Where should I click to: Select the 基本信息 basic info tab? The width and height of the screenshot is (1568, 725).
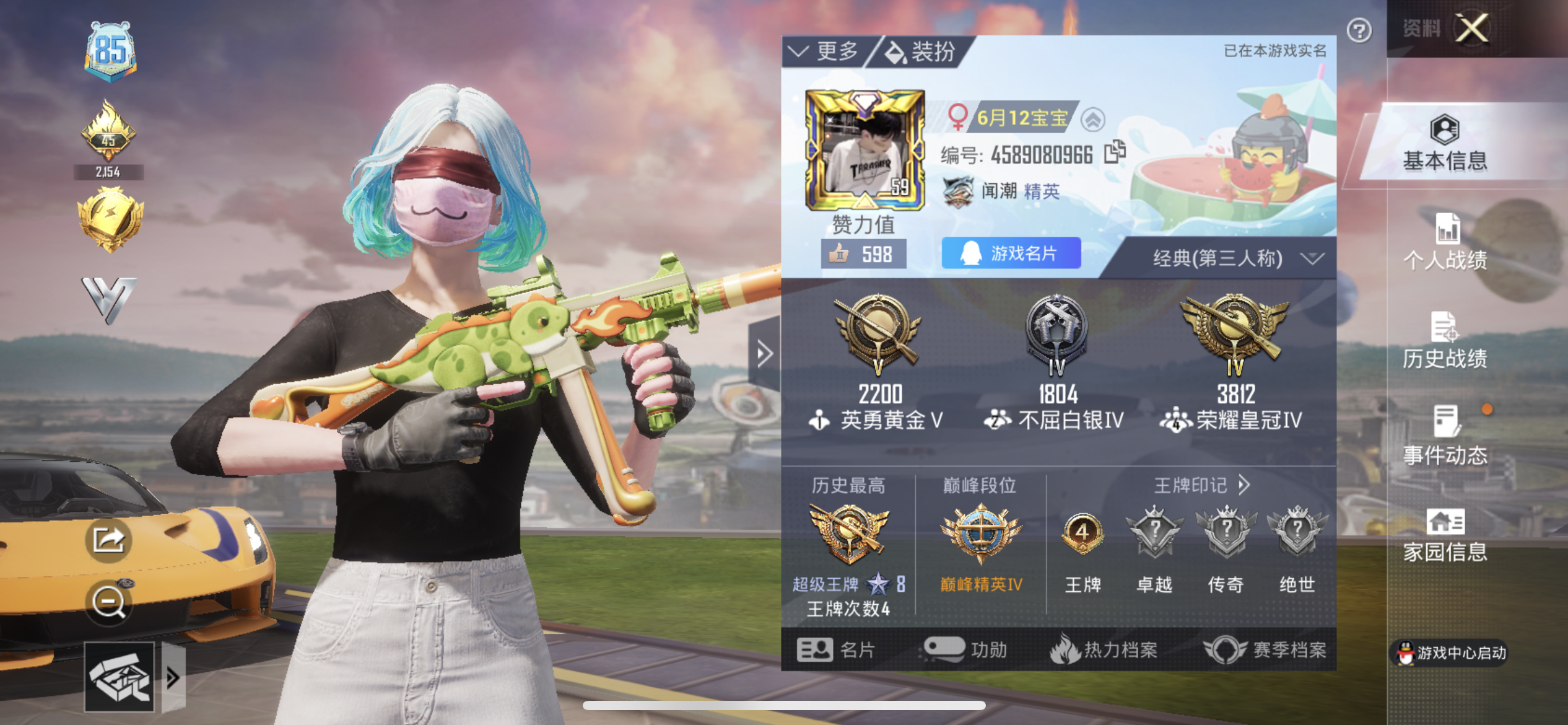pos(1444,144)
